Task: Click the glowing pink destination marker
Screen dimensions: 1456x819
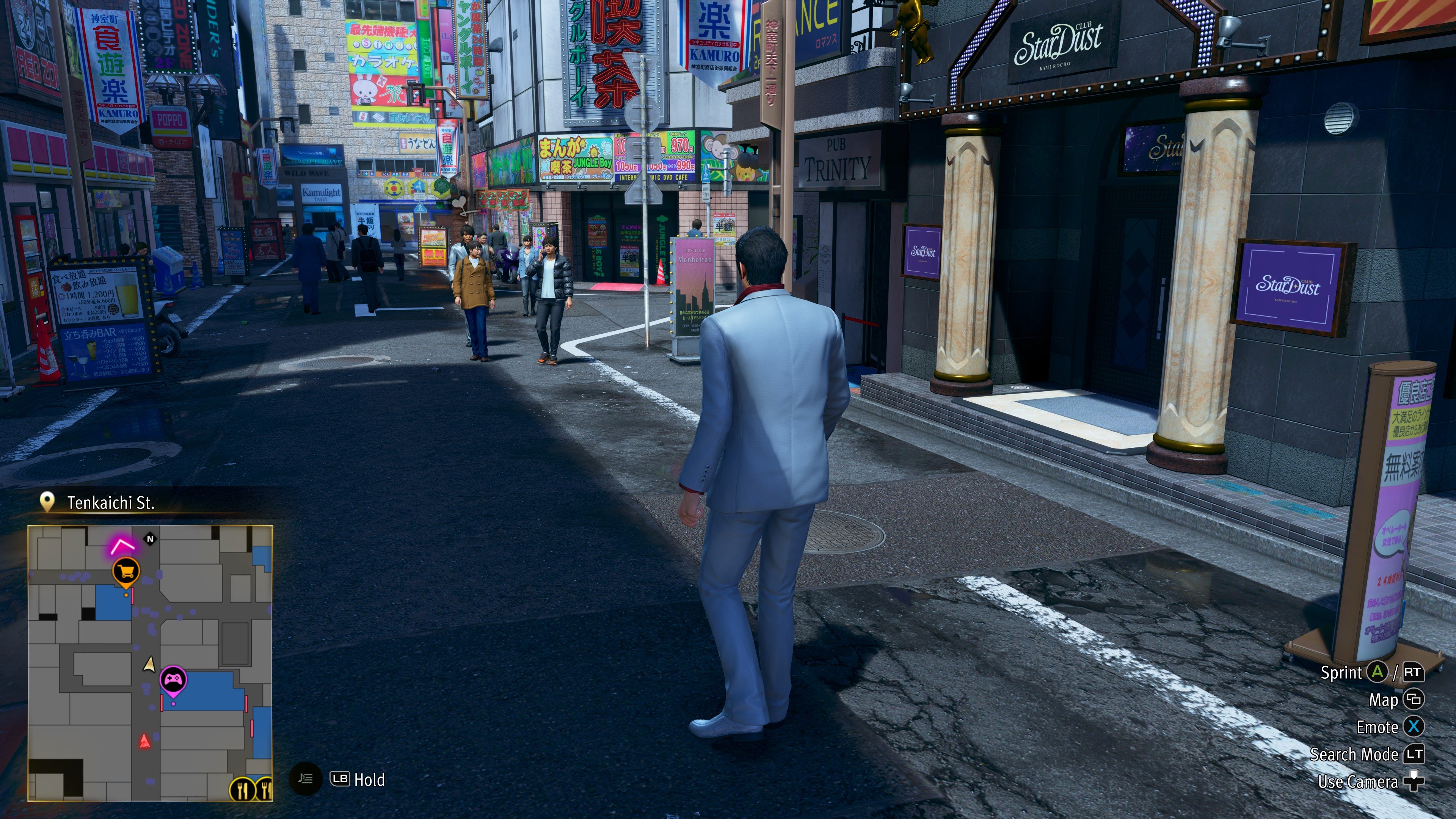Action: pos(122,546)
